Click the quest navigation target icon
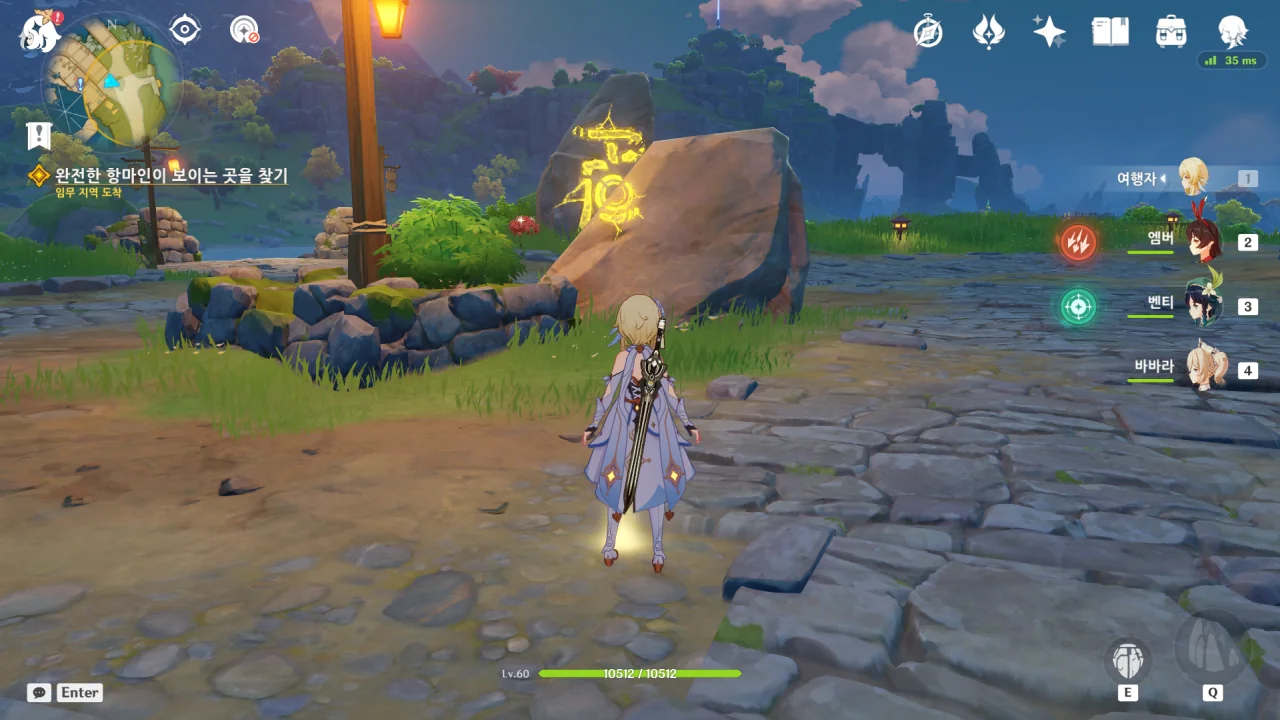 click(x=185, y=30)
